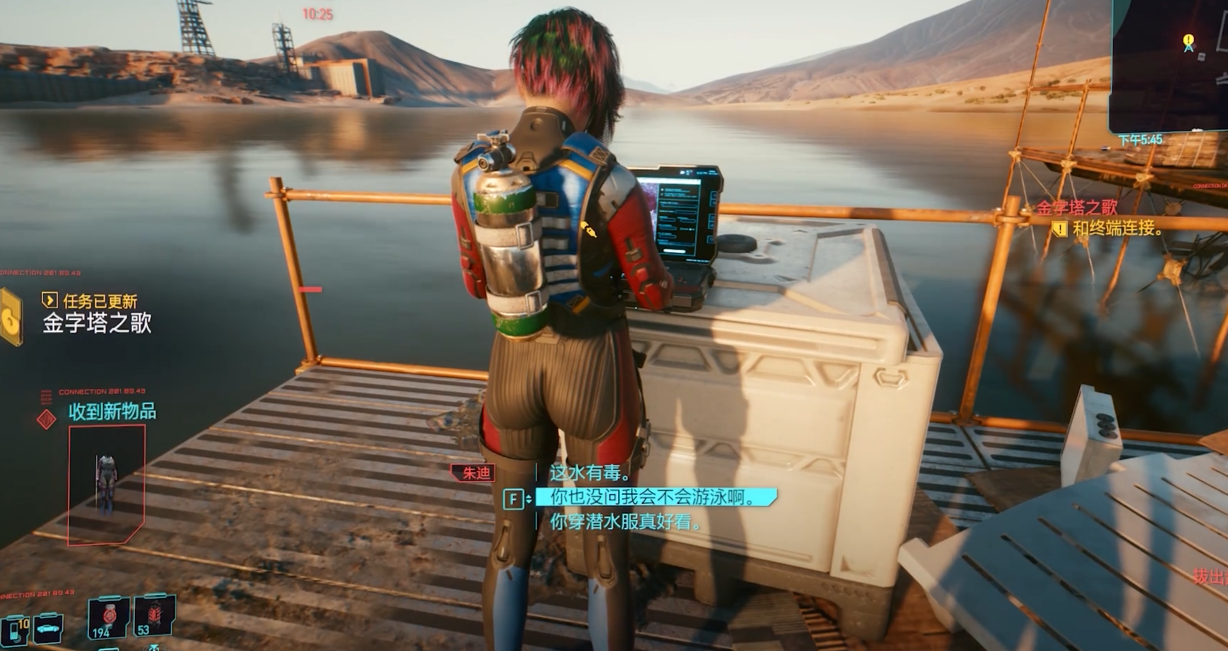This screenshot has width=1228, height=651.
Task: Choose the reply "这水有毒。"
Action: click(587, 472)
